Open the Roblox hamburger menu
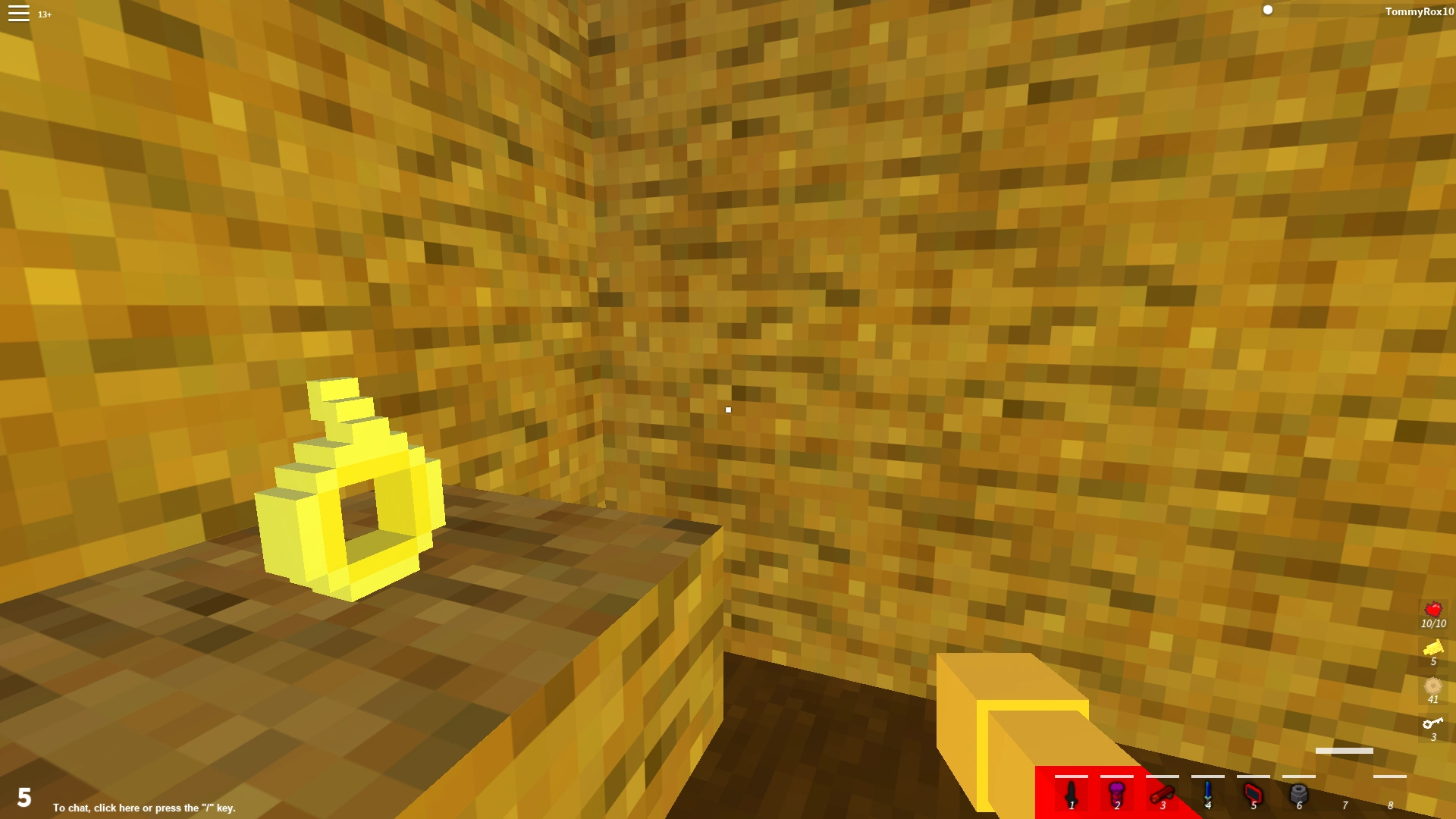The image size is (1456, 819). (17, 14)
